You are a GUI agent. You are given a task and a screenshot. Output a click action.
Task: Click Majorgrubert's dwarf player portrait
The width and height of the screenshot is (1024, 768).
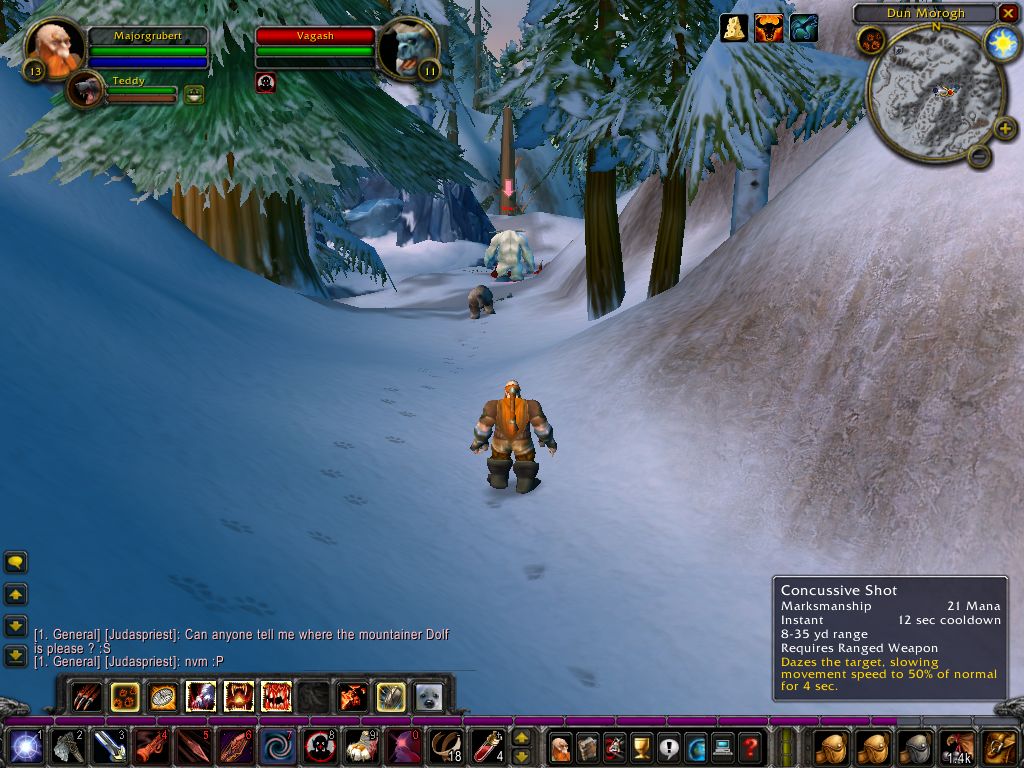(x=53, y=48)
